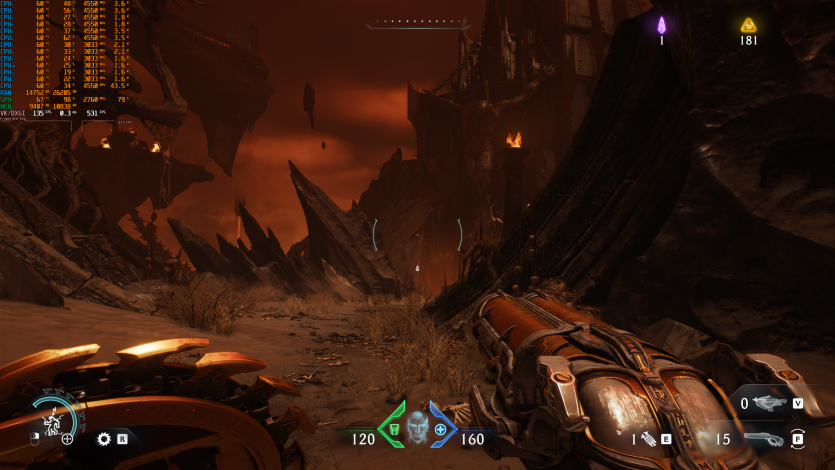835x470 pixels.
Task: Choose the upper alternate gun icon
Action: coord(768,403)
